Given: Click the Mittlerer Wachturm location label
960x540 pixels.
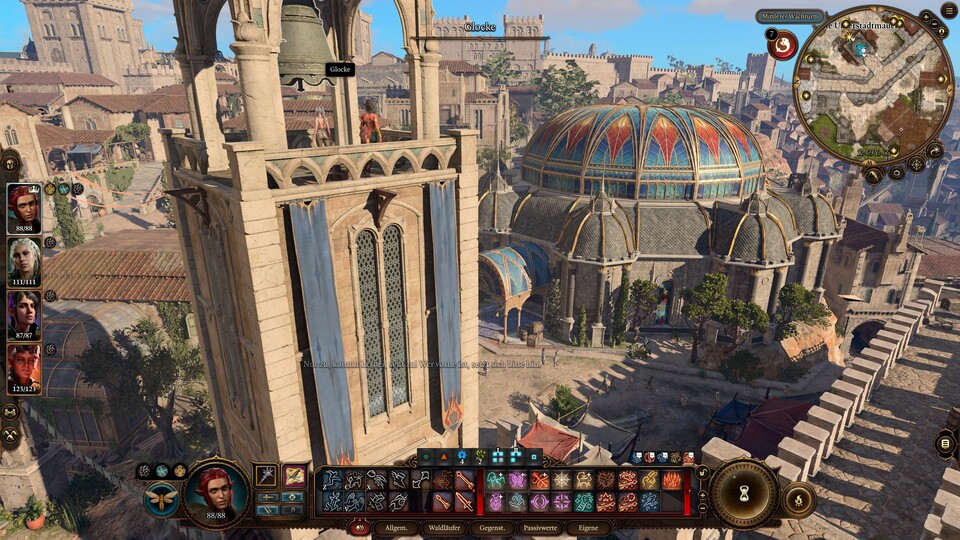Looking at the screenshot, I should 790,16.
